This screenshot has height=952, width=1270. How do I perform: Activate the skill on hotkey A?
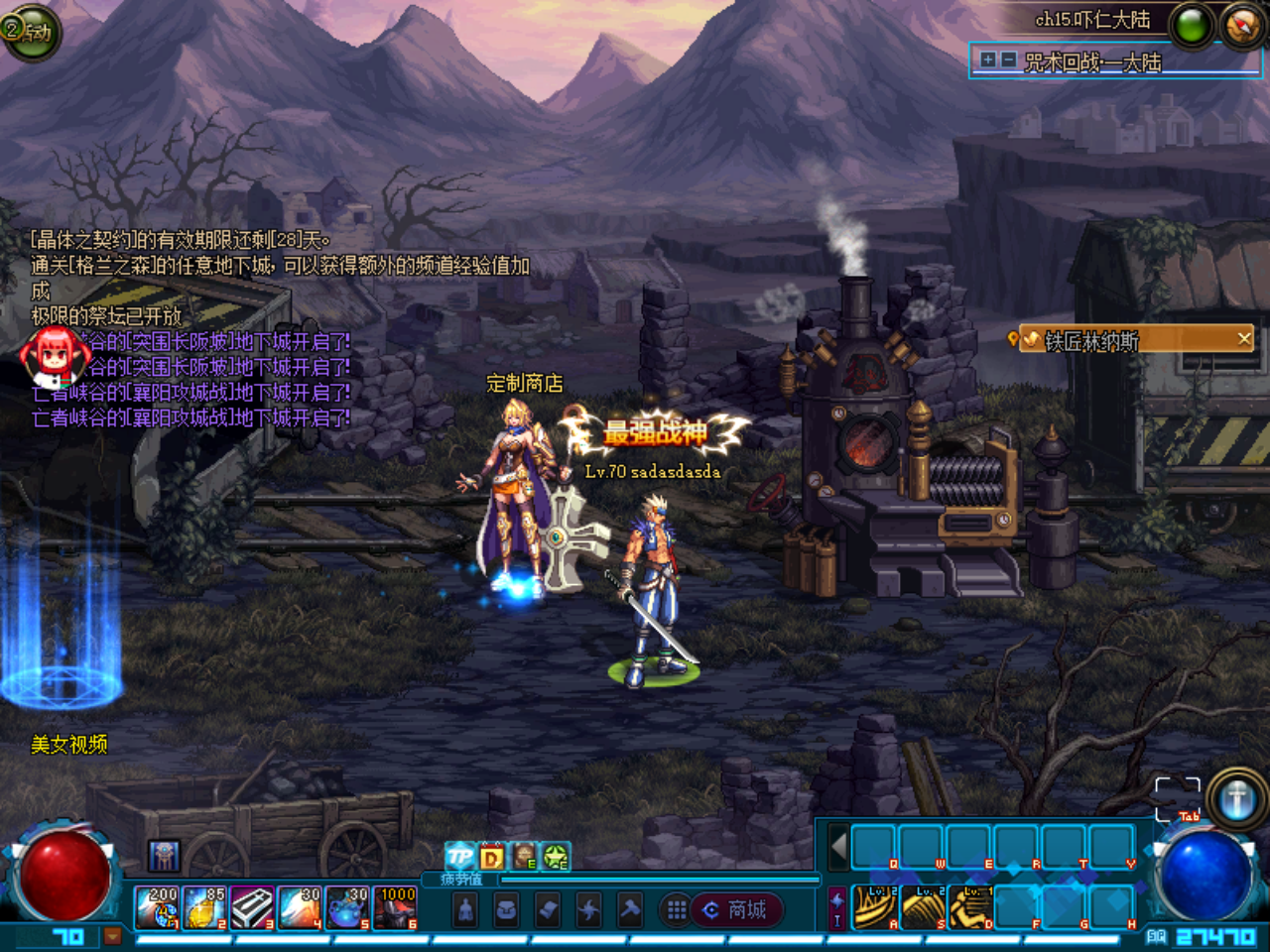[875, 907]
